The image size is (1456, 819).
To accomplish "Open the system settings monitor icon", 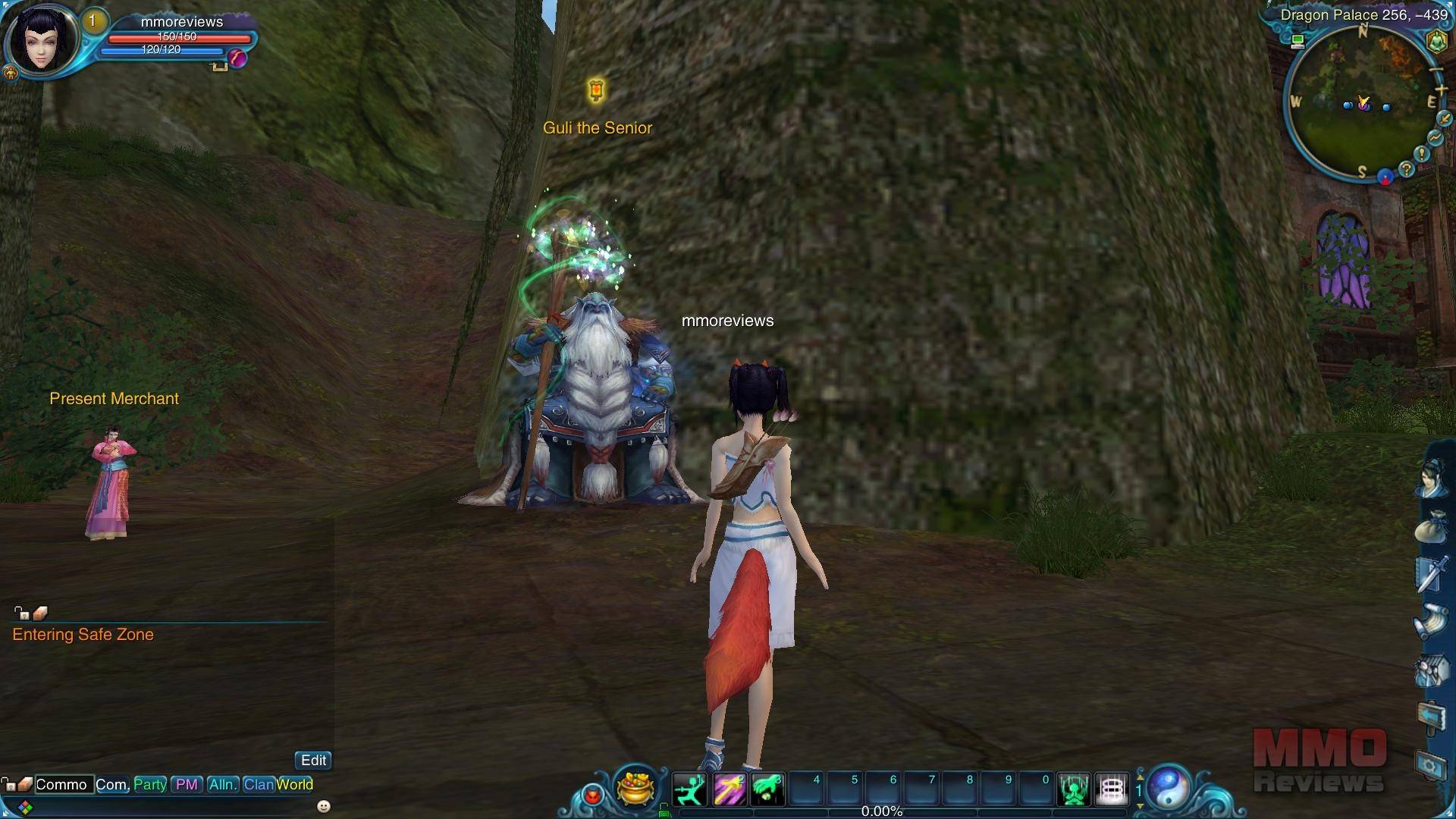I will coord(1431,766).
